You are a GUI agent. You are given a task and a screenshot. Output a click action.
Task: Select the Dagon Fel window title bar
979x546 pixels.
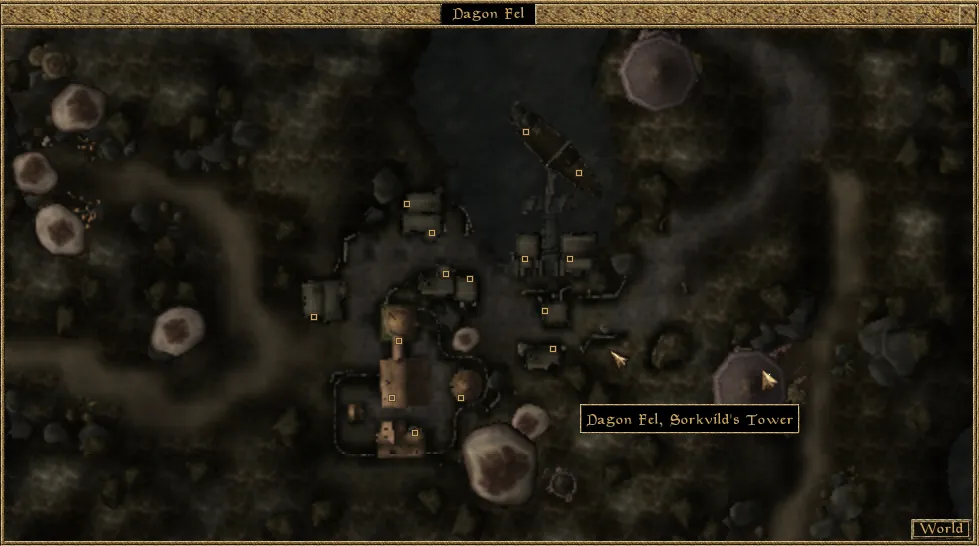click(x=488, y=14)
